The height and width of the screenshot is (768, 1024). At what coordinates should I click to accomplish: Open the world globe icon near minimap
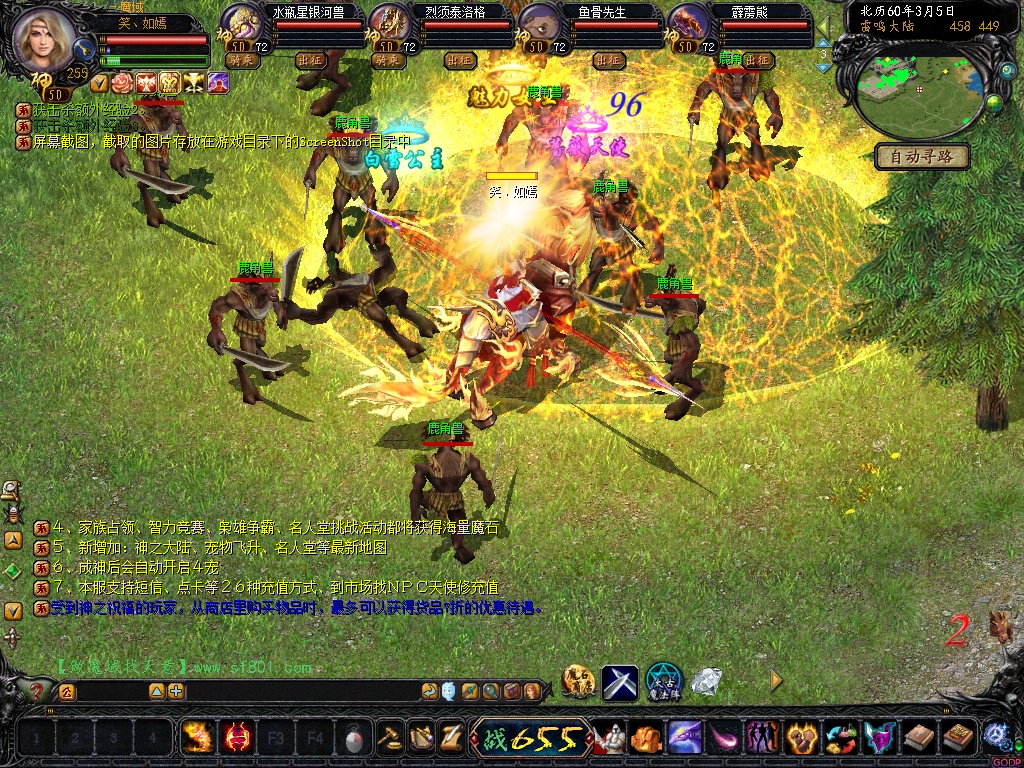pos(994,101)
